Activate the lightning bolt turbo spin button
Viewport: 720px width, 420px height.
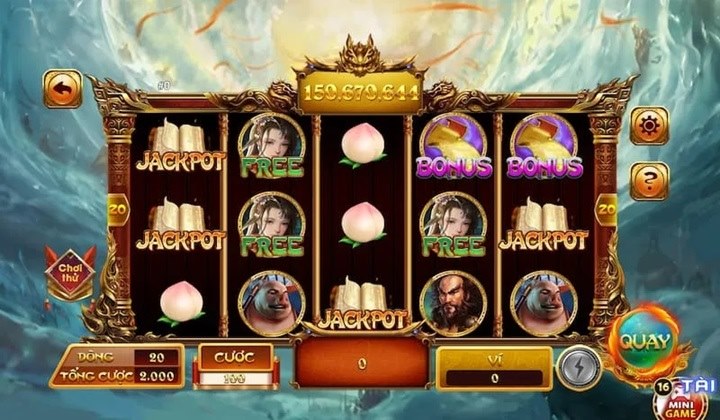tap(578, 366)
